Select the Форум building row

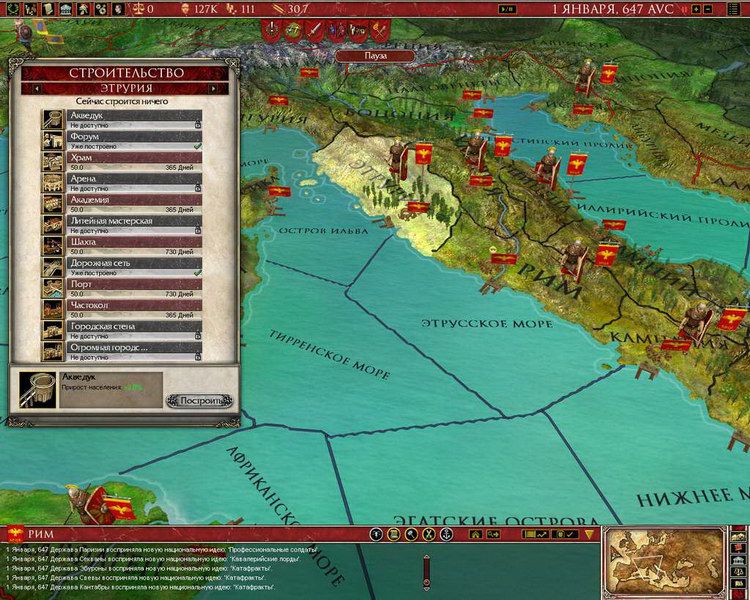(134, 138)
